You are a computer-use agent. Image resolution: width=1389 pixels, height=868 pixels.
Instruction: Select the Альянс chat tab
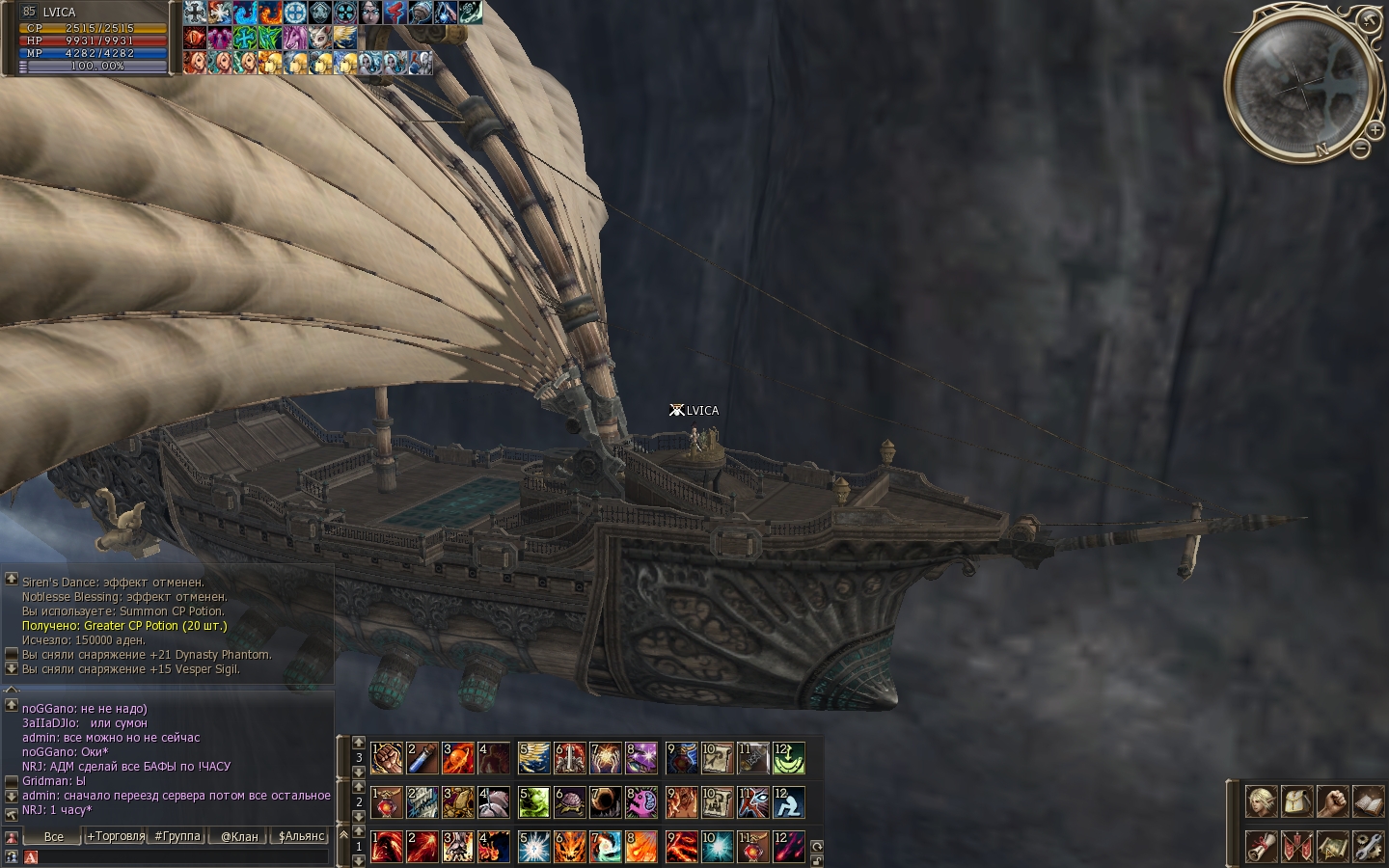tap(301, 836)
